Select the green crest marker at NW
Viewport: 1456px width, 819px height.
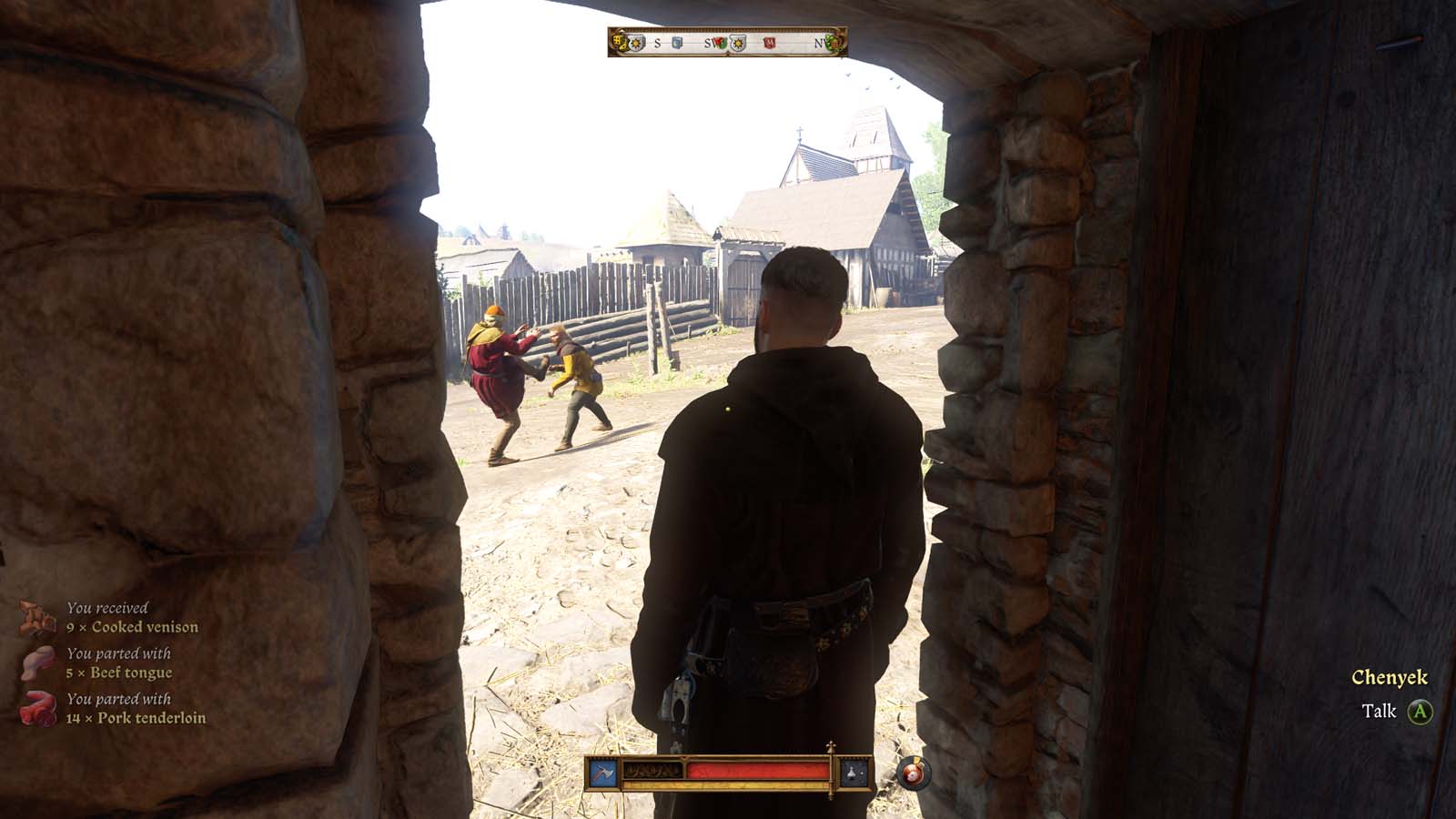coord(834,44)
